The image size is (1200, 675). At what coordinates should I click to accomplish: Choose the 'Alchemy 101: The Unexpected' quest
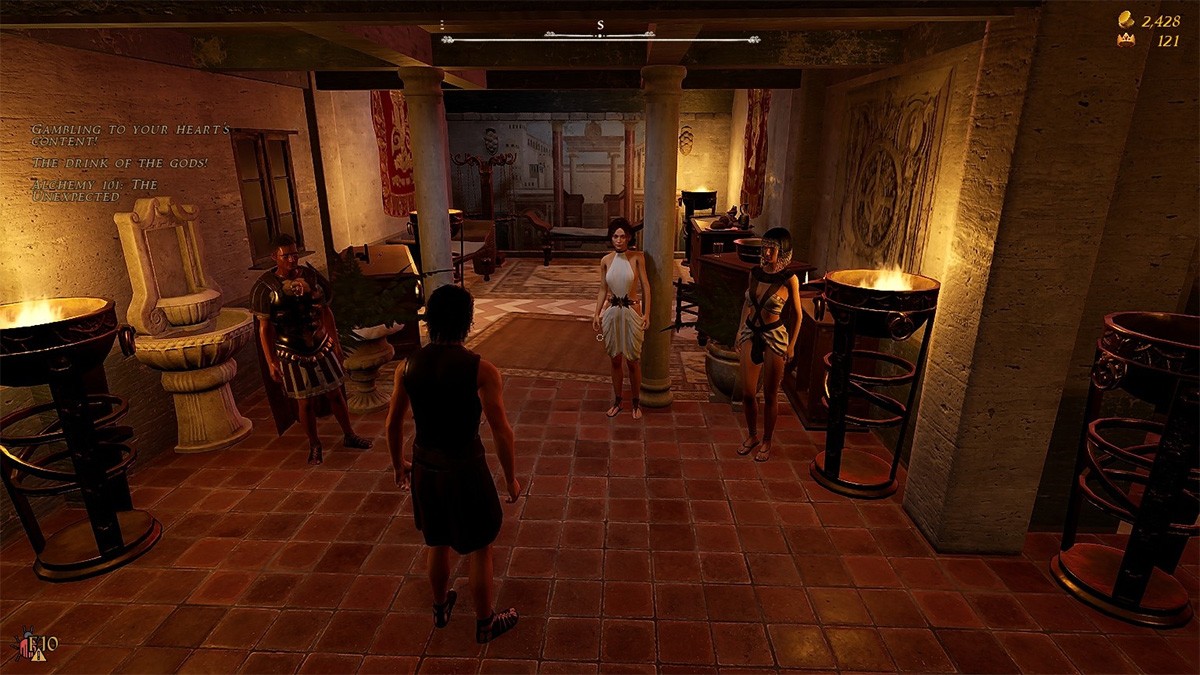(94, 190)
